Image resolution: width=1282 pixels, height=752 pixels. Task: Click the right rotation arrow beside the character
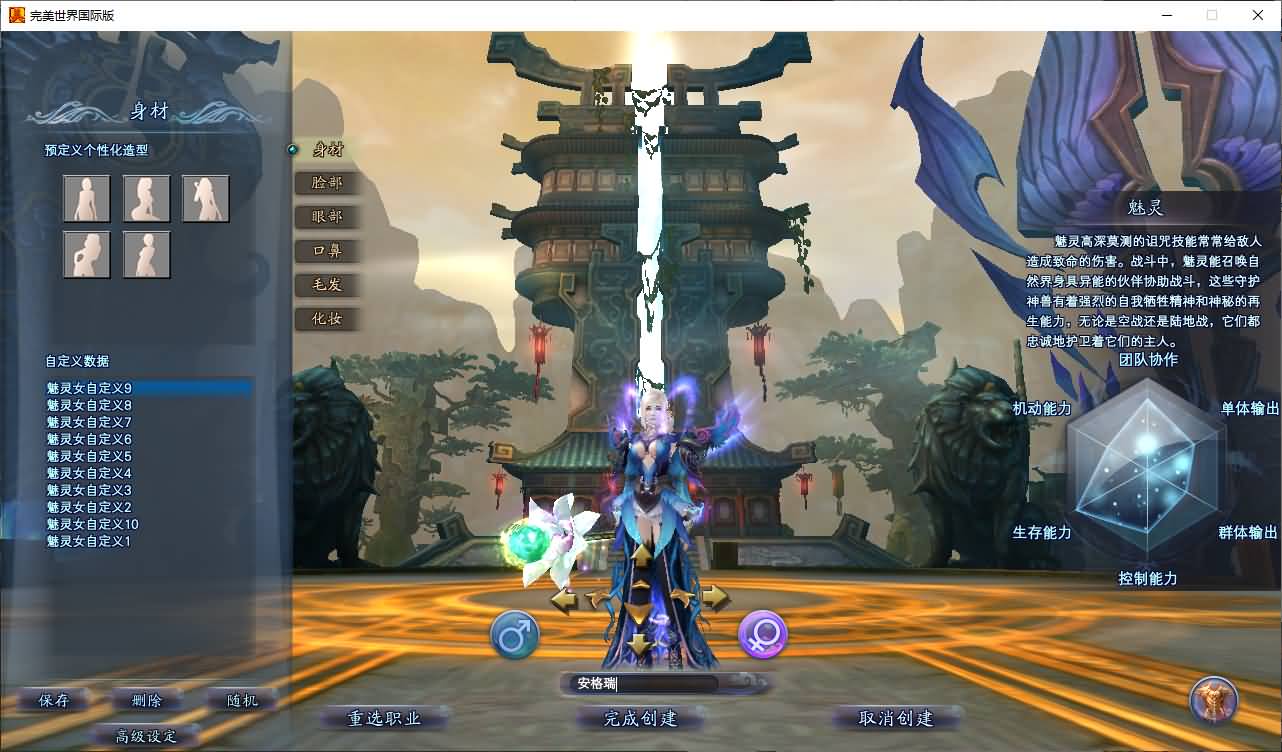point(716,598)
